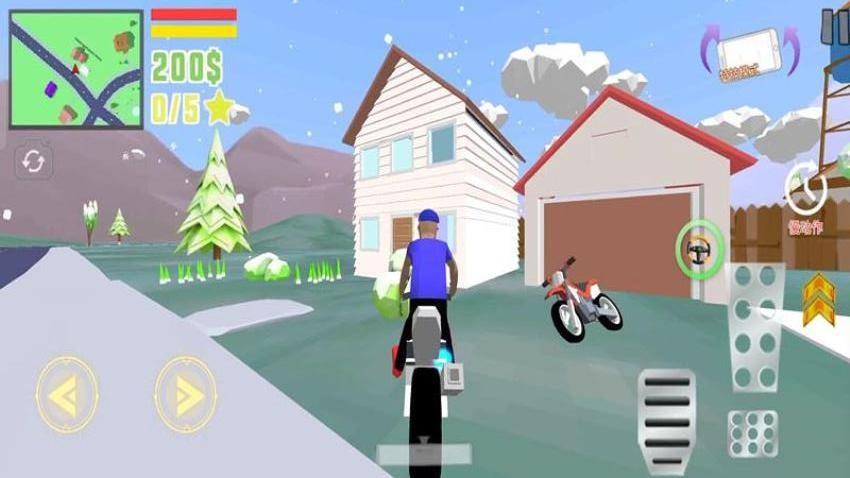
Task: Open the minimap
Action: pyautogui.click(x=76, y=69)
